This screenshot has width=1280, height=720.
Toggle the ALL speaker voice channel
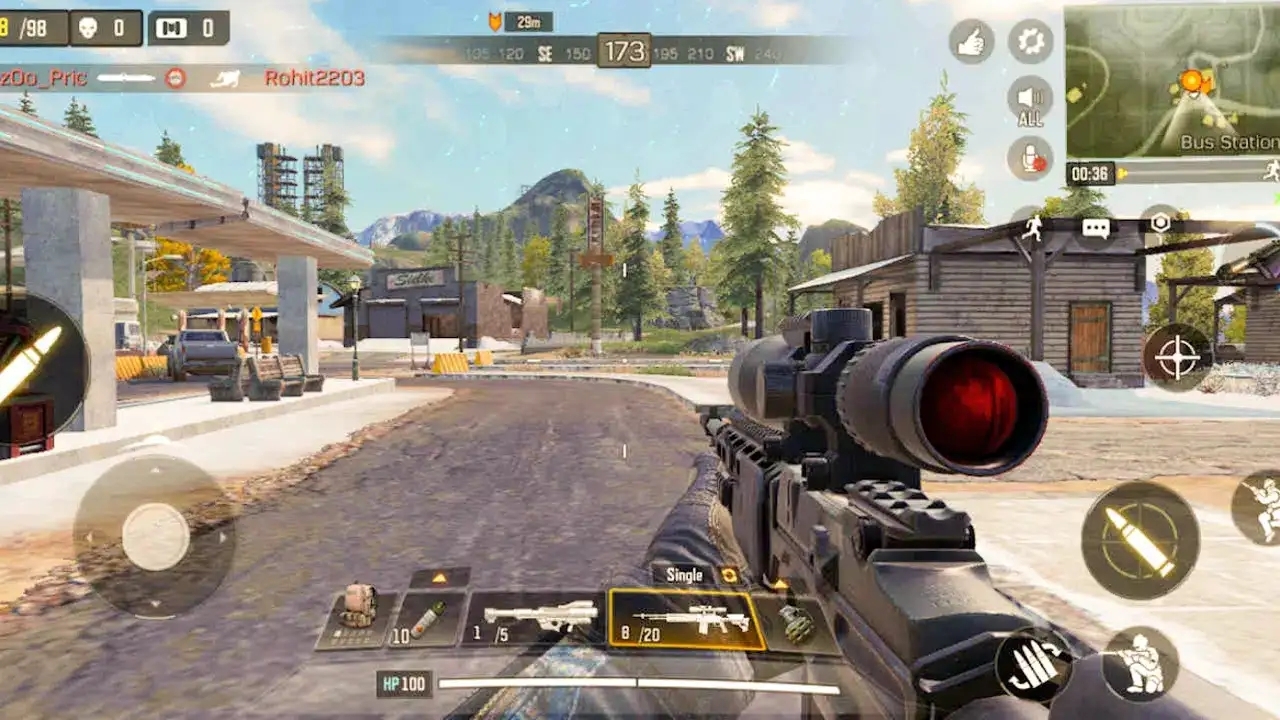[1030, 101]
